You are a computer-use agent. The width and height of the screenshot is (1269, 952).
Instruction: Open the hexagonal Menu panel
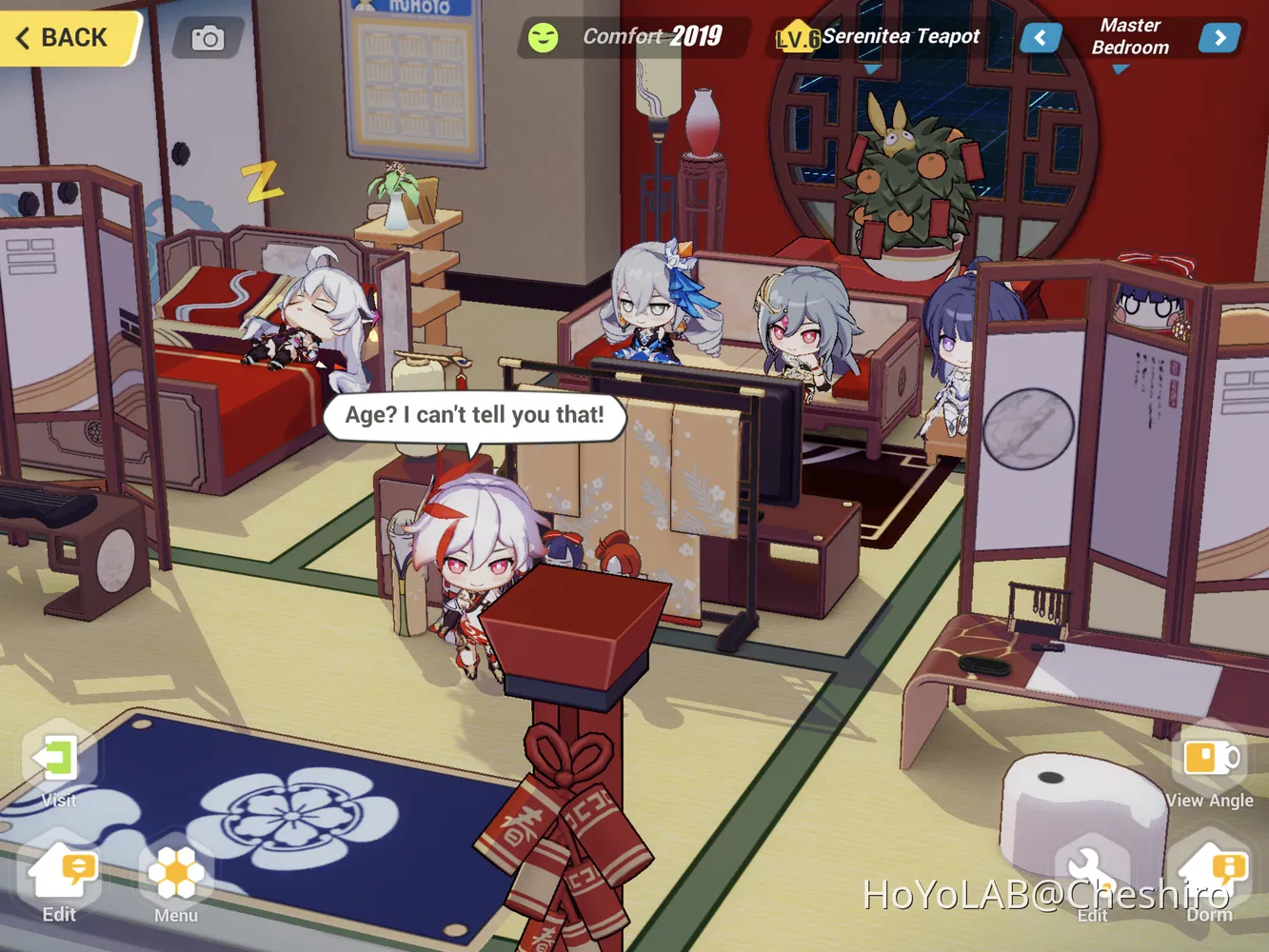point(173,871)
